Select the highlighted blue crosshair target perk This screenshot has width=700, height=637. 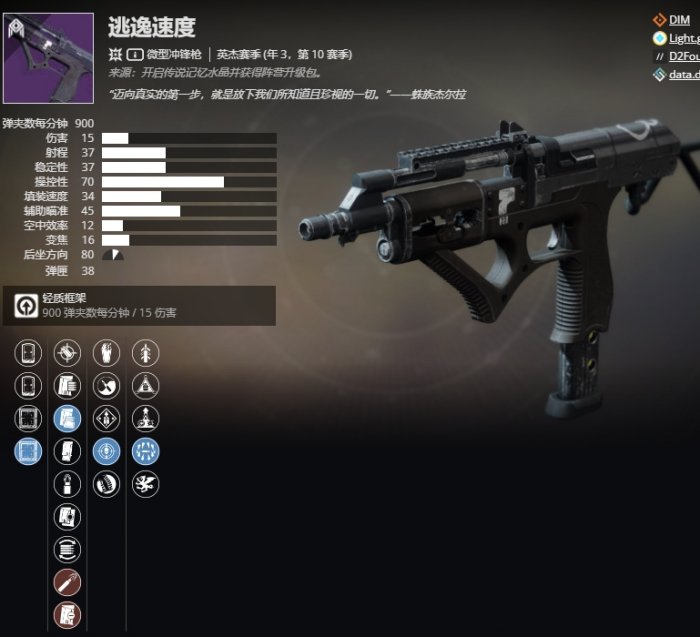pyautogui.click(x=107, y=451)
